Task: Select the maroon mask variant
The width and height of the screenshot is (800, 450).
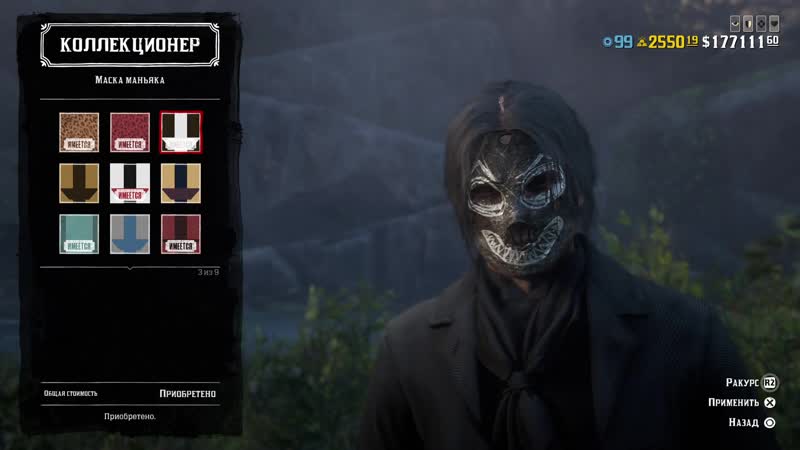Action: [x=181, y=234]
